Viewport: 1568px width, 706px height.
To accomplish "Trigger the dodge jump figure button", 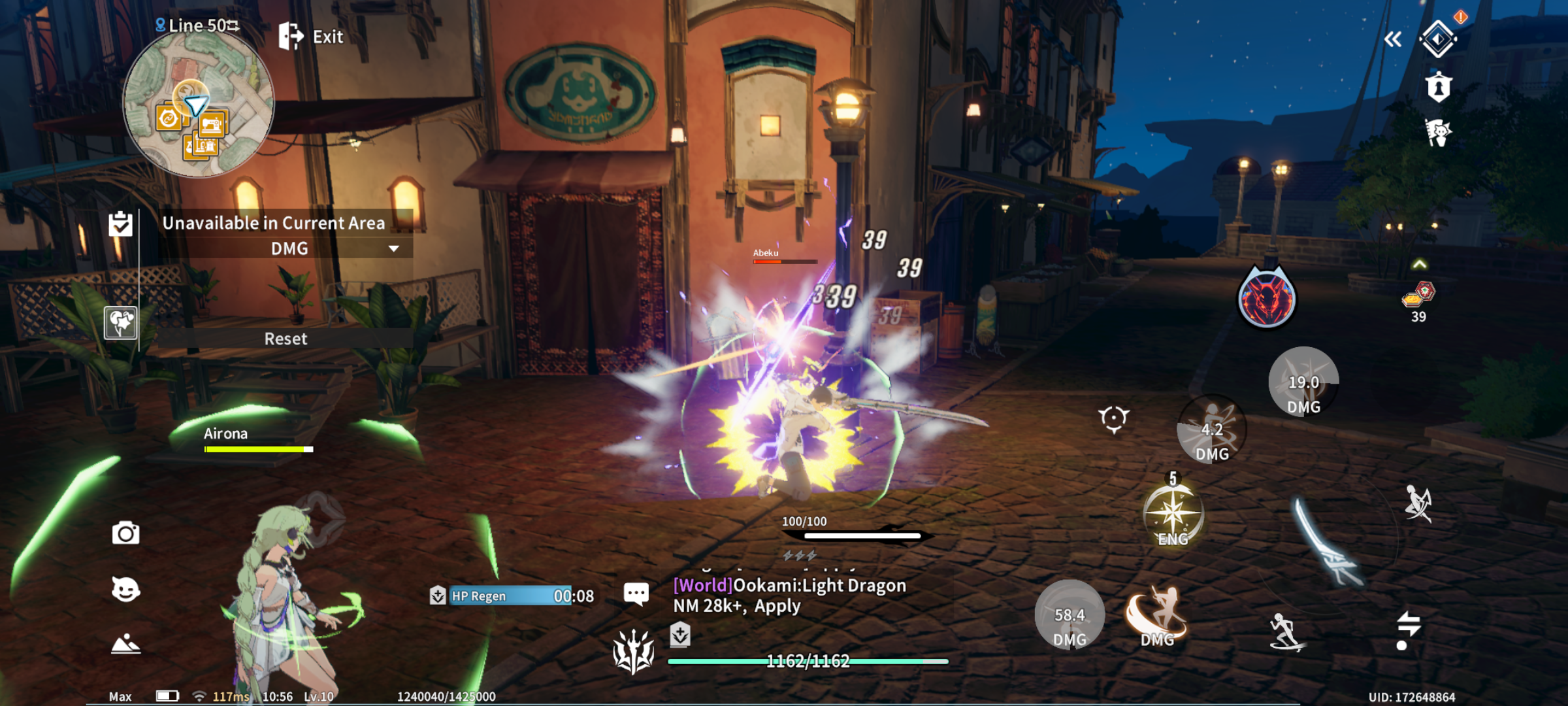I will click(x=1418, y=504).
